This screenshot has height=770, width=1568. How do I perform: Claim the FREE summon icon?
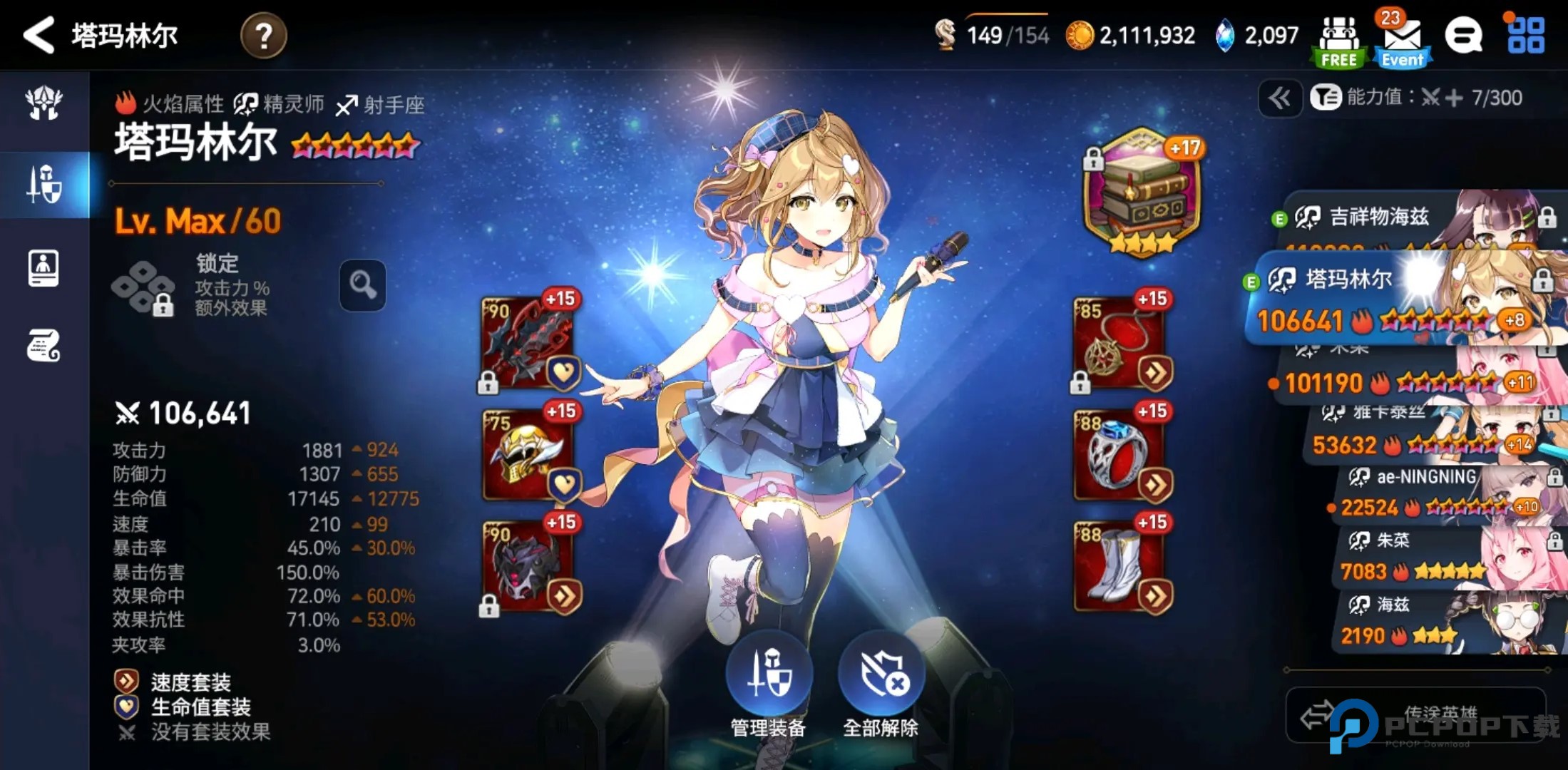[x=1338, y=41]
